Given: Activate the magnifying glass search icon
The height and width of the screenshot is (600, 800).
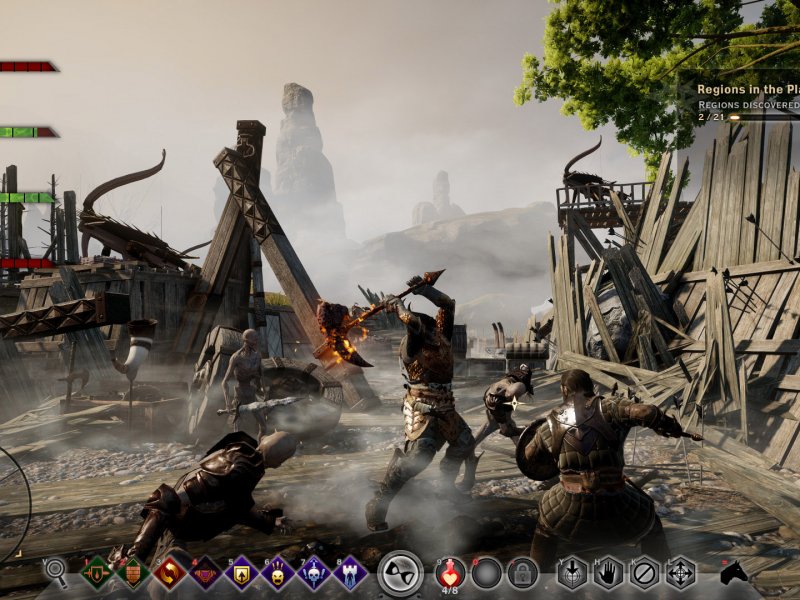Looking at the screenshot, I should click(56, 572).
